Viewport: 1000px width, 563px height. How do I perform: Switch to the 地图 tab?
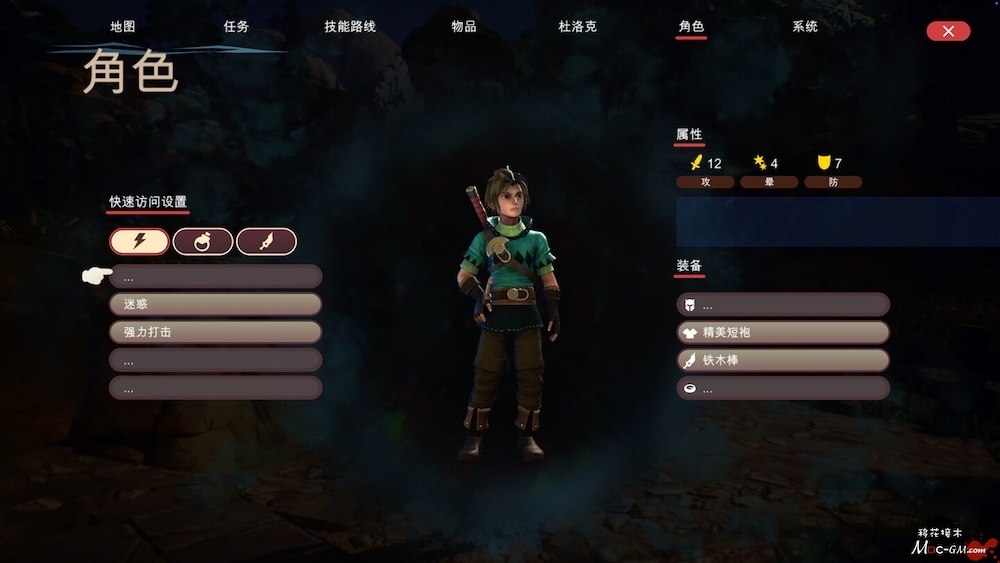pos(122,26)
